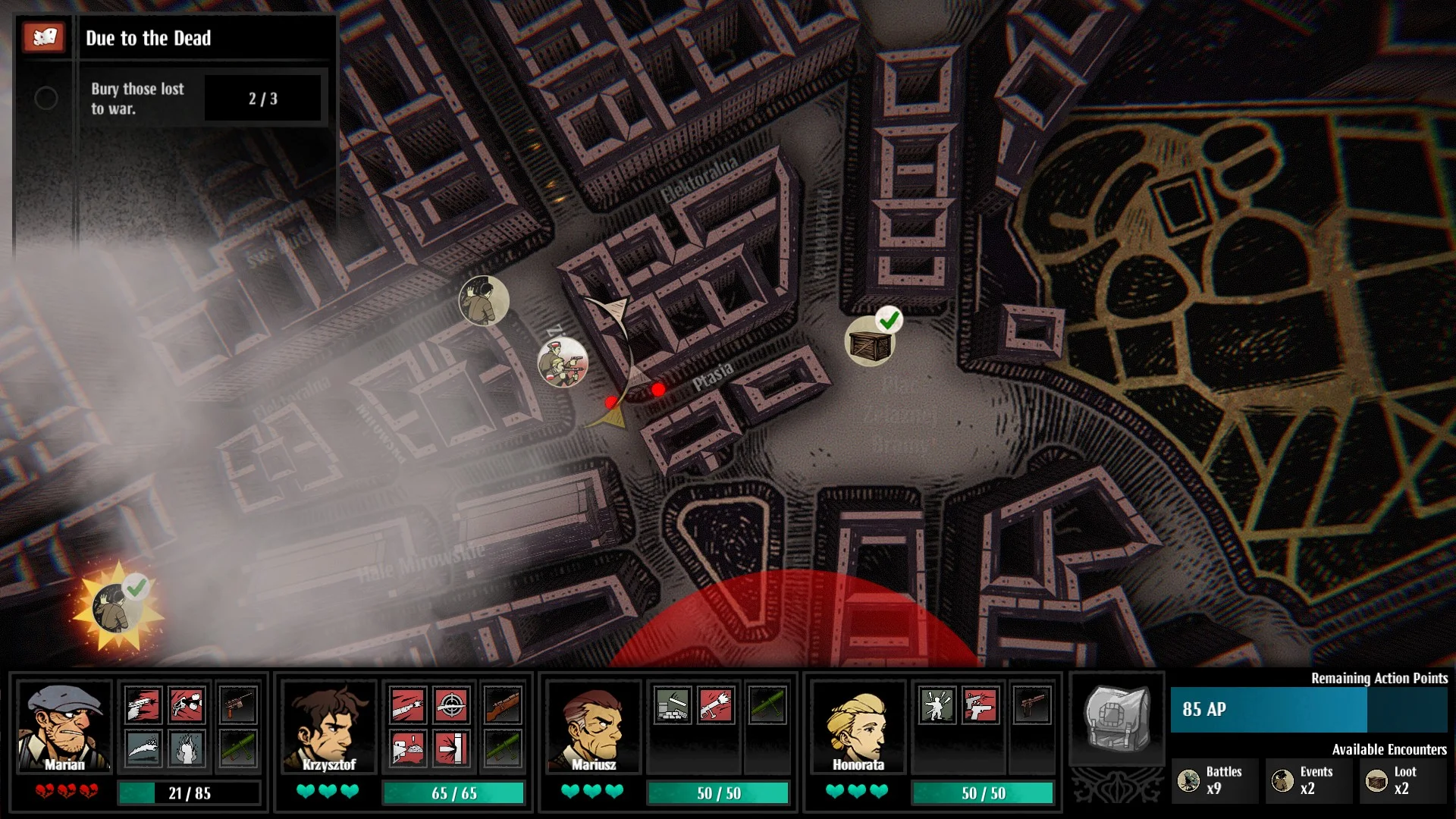Select Krzysztof's rifle weapon slot
This screenshot has width=1456, height=819.
pyautogui.click(x=503, y=705)
